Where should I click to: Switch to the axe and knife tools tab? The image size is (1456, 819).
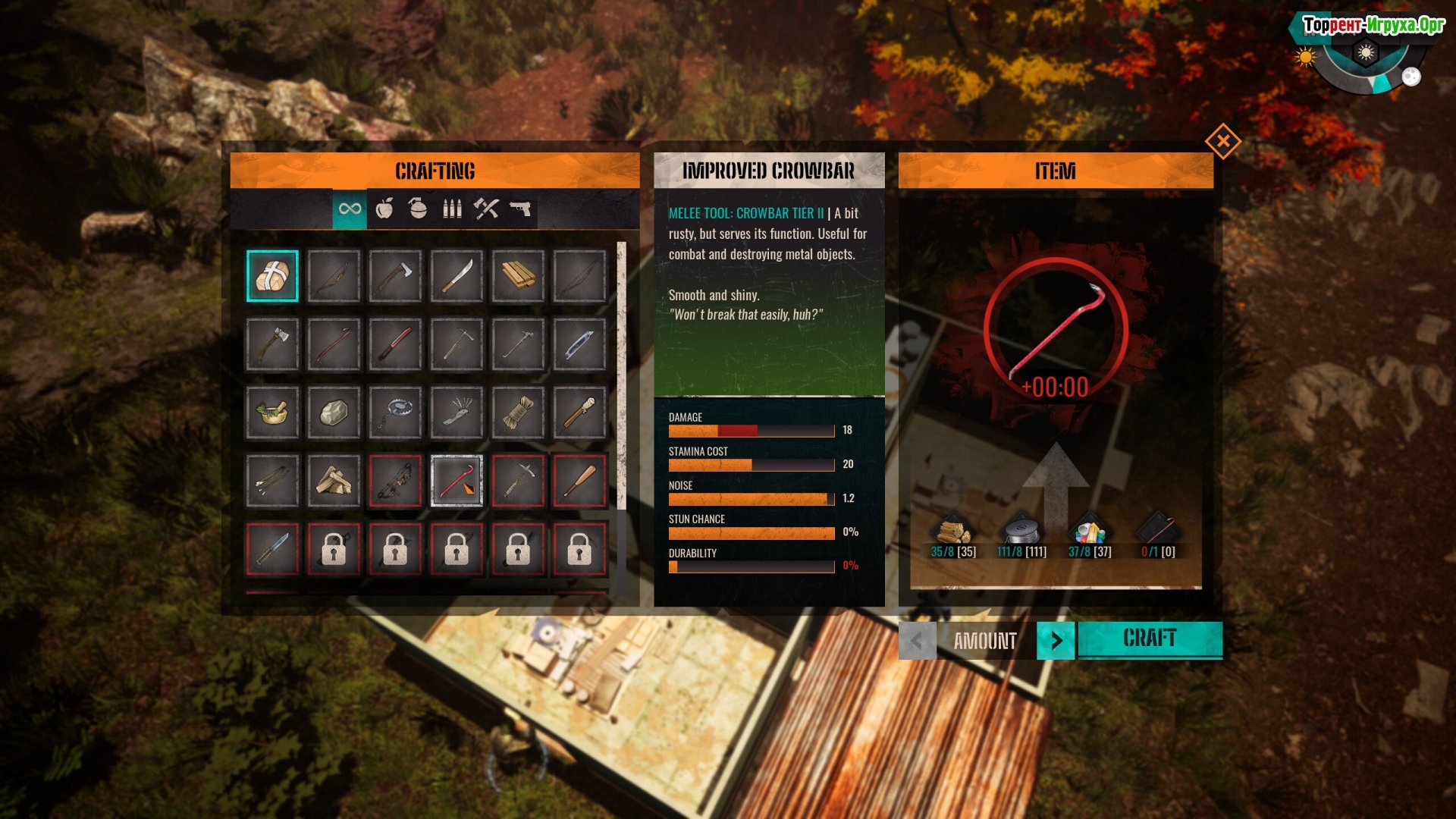[x=486, y=209]
